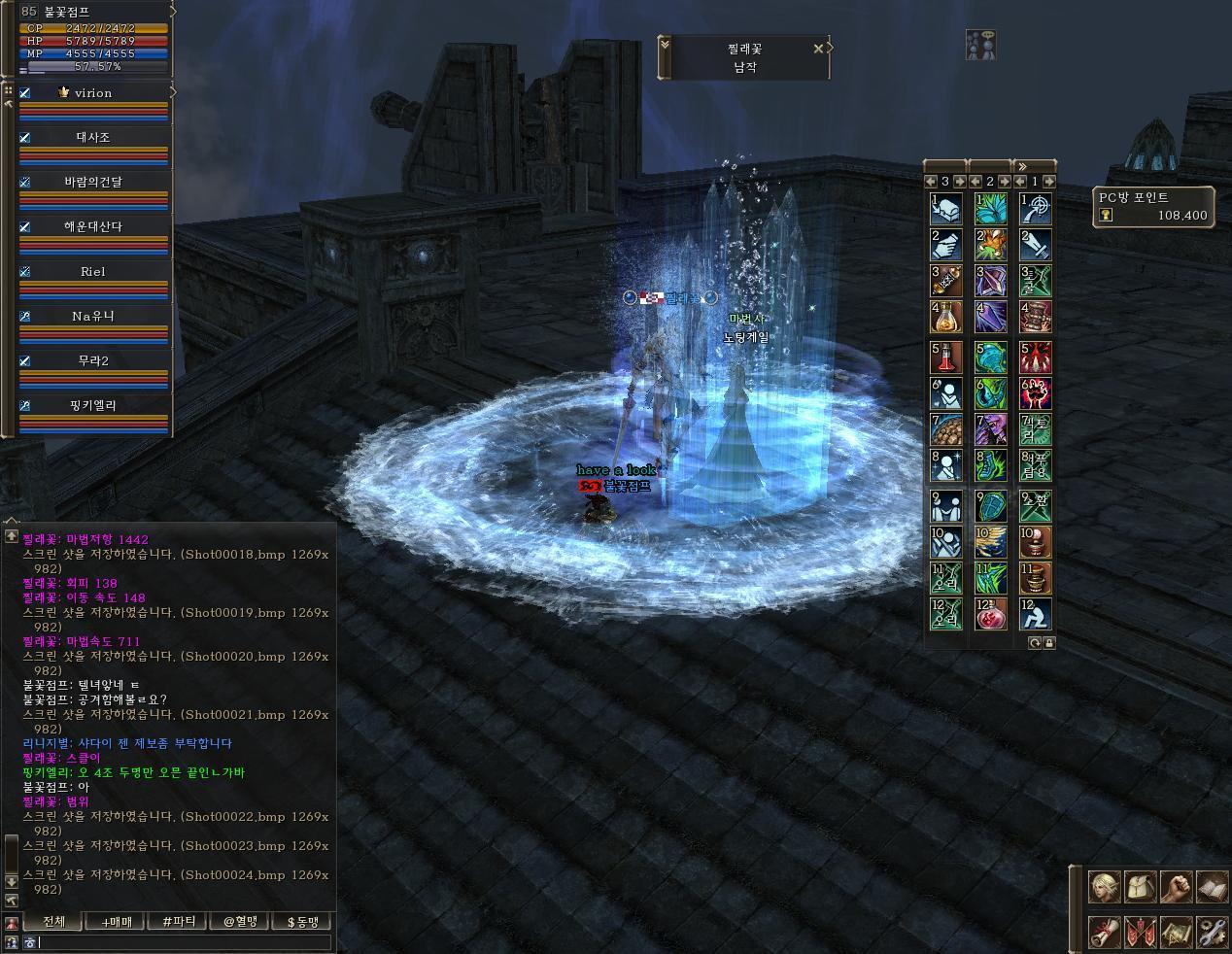1232x954 pixels.
Task: Open the clan banners icon
Action: point(1140,933)
